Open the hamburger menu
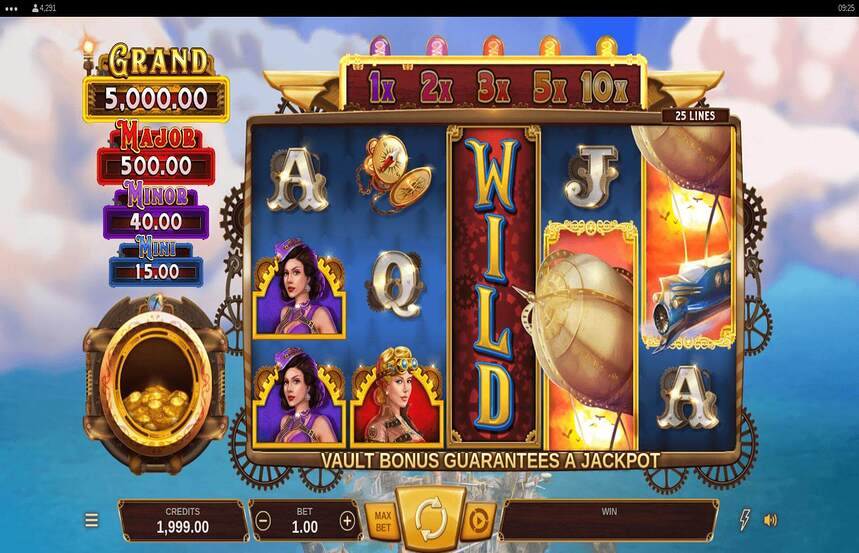 (x=91, y=520)
